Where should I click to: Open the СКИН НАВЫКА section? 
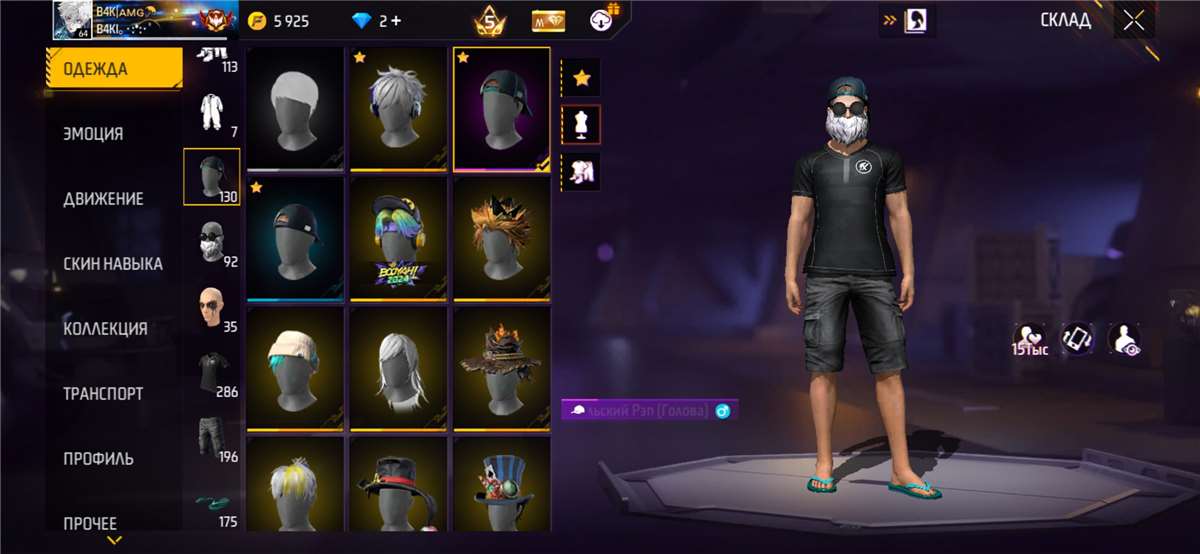[113, 264]
